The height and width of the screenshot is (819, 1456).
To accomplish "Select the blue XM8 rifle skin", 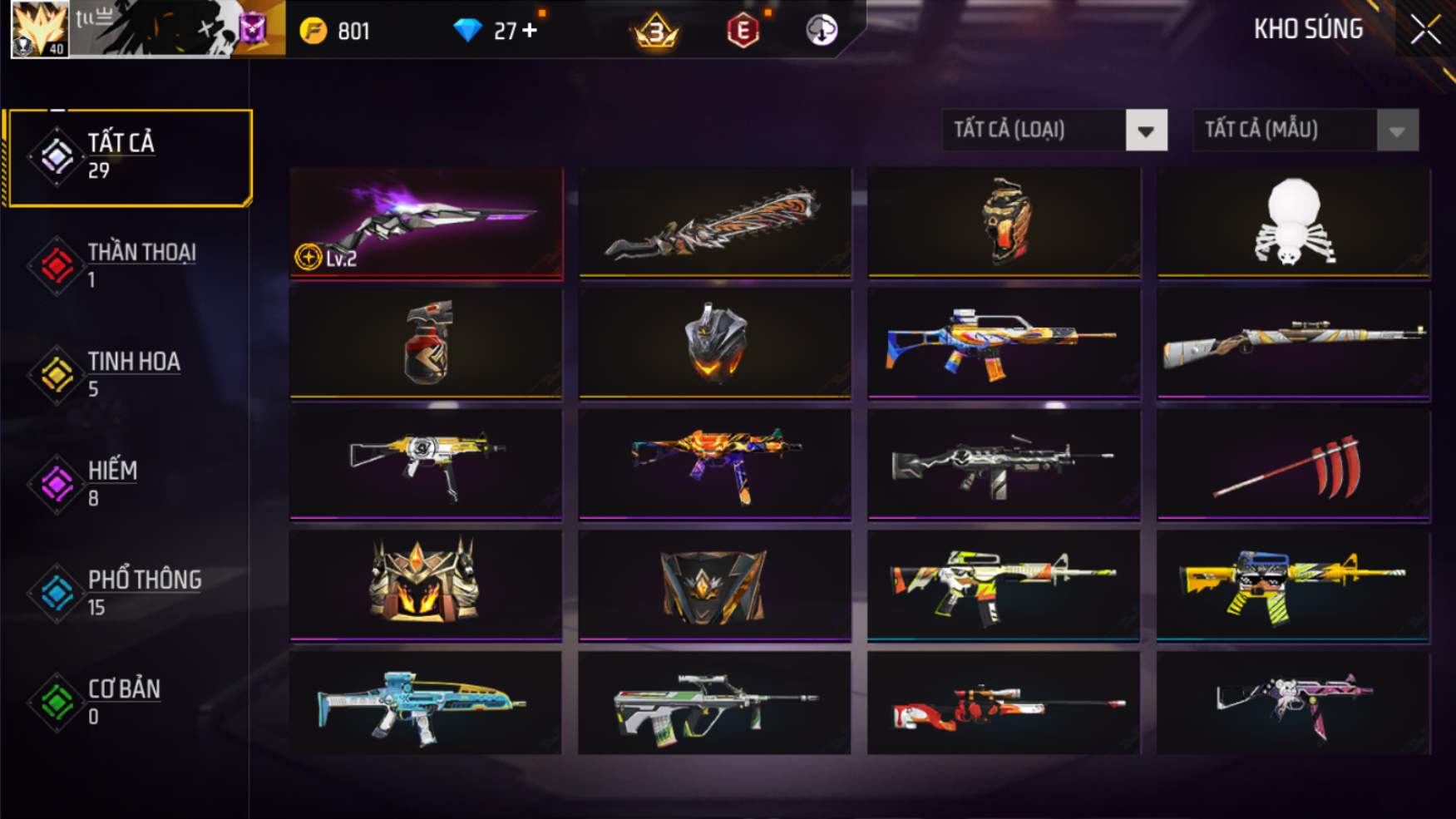I will (426, 703).
